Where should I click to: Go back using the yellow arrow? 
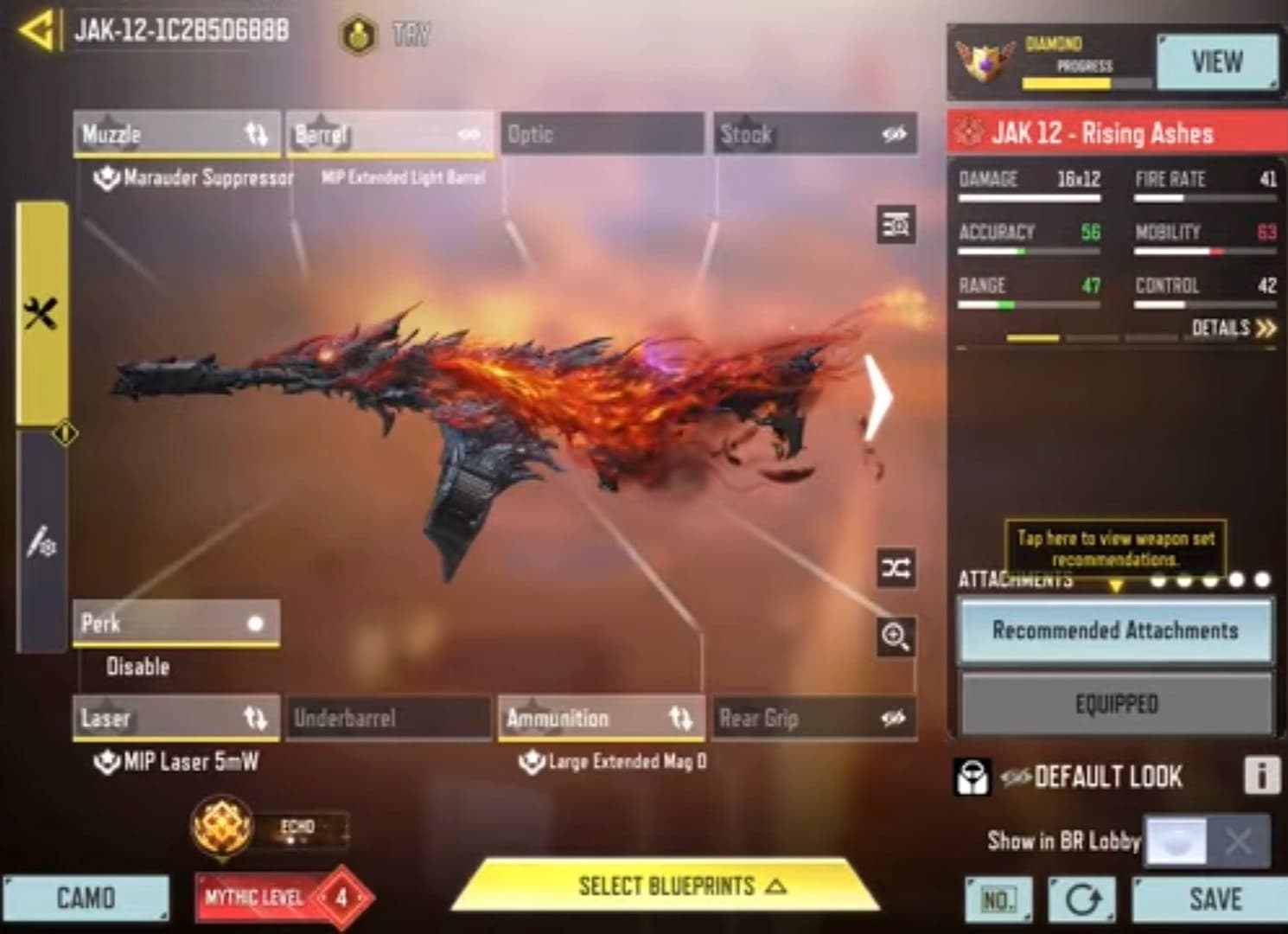36,31
